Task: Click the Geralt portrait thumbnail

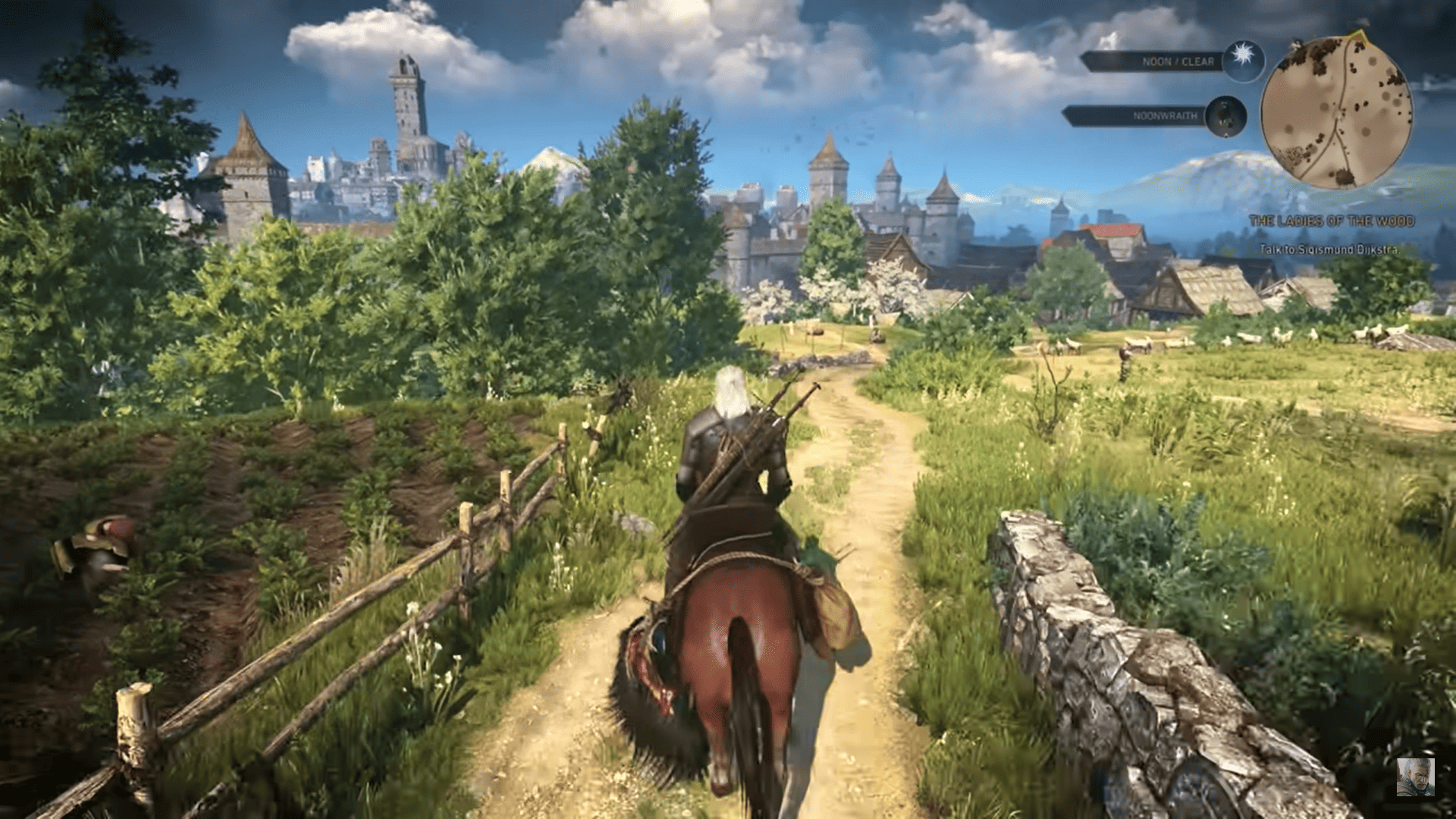Action: pyautogui.click(x=1415, y=777)
